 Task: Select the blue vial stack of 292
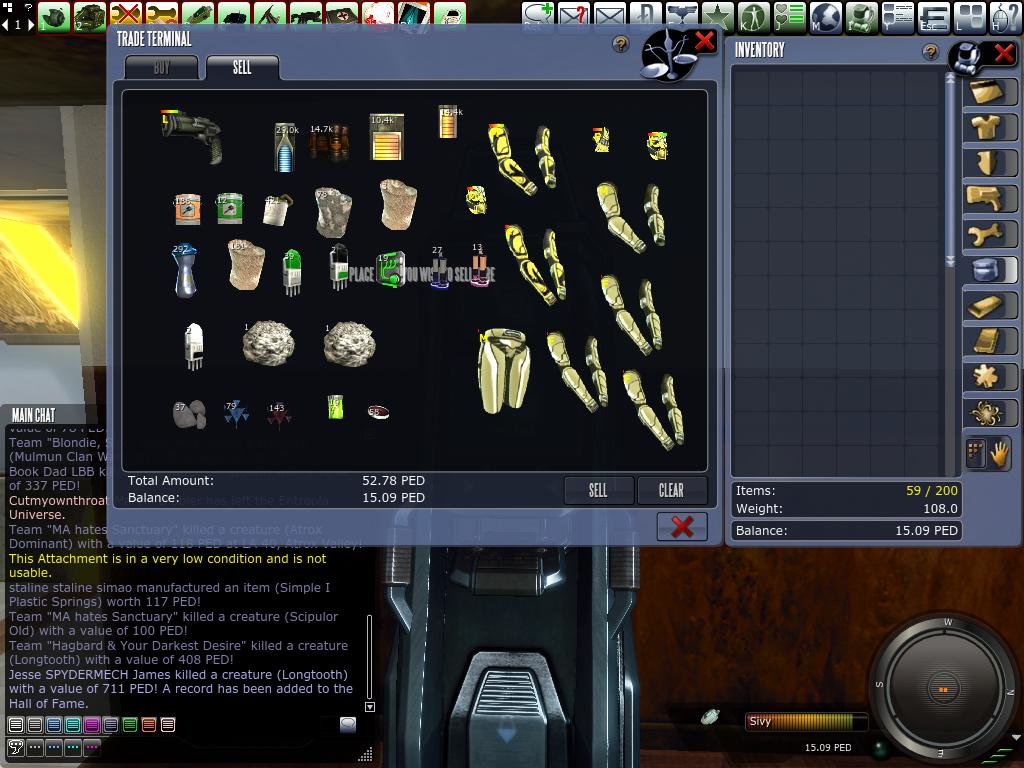[x=183, y=271]
